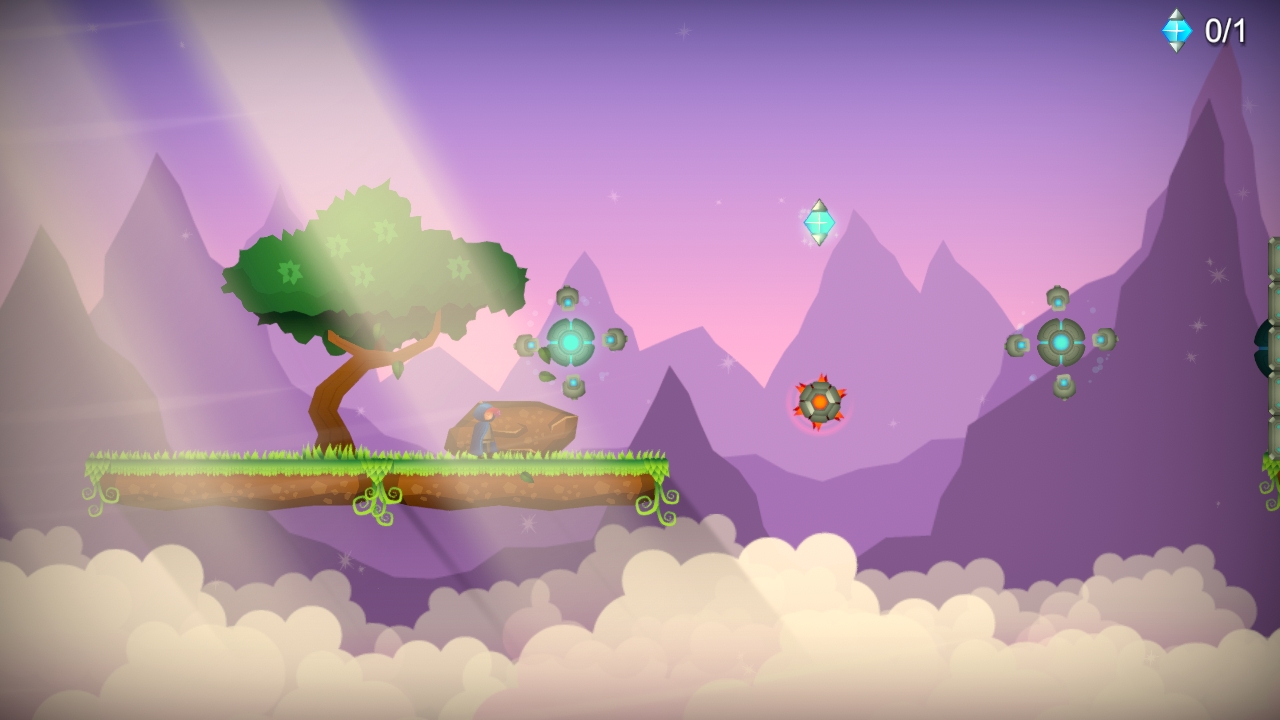This screenshot has width=1280, height=720.
Task: Select the floating blue crystal collectible
Action: point(817,220)
